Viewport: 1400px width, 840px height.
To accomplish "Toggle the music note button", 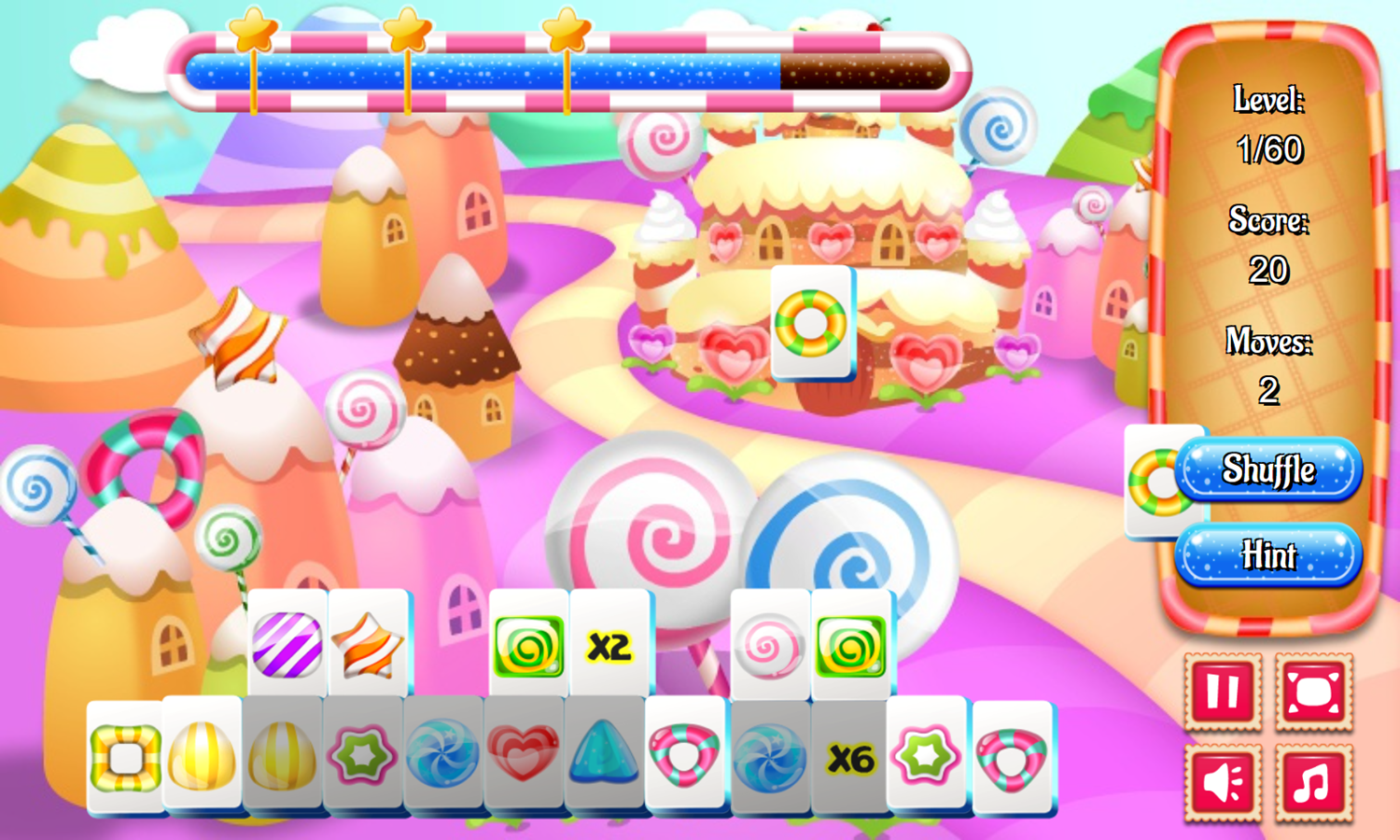I will click(x=1310, y=782).
